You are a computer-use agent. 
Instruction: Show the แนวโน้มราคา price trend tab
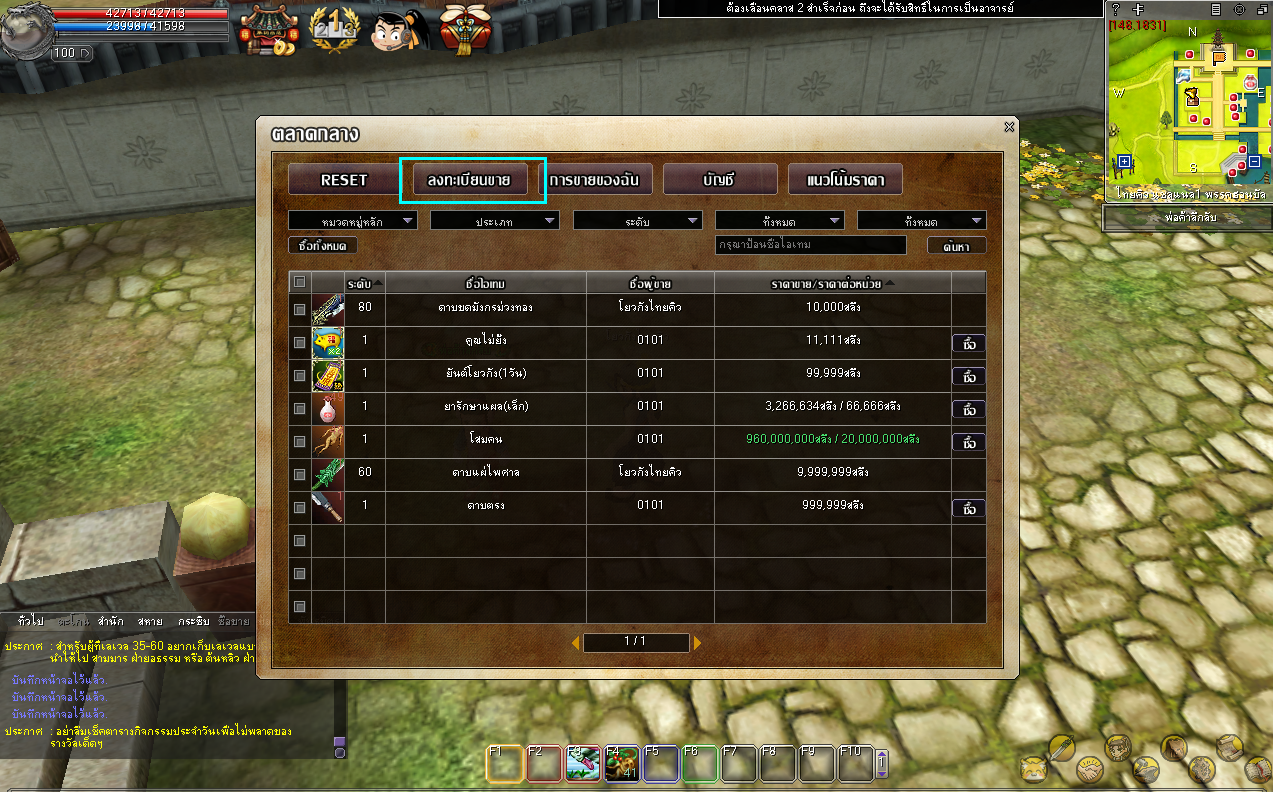tap(845, 180)
